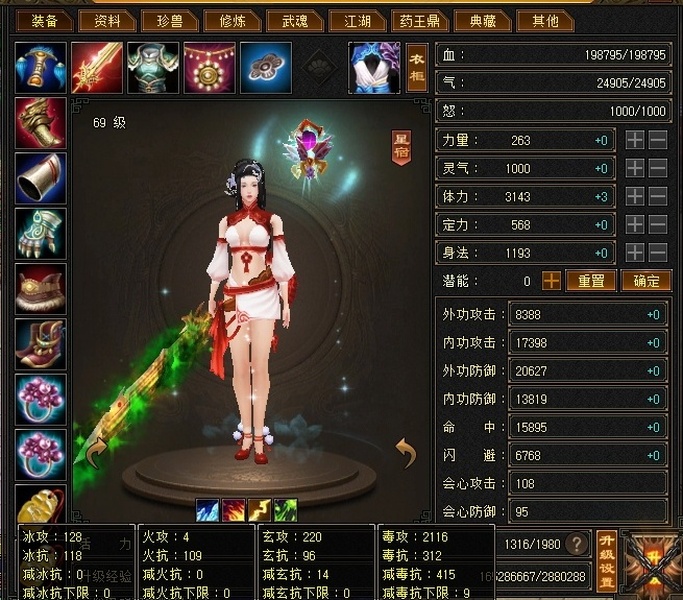Open the 星宿 constellation button
This screenshot has height=600, width=683.
(400, 146)
